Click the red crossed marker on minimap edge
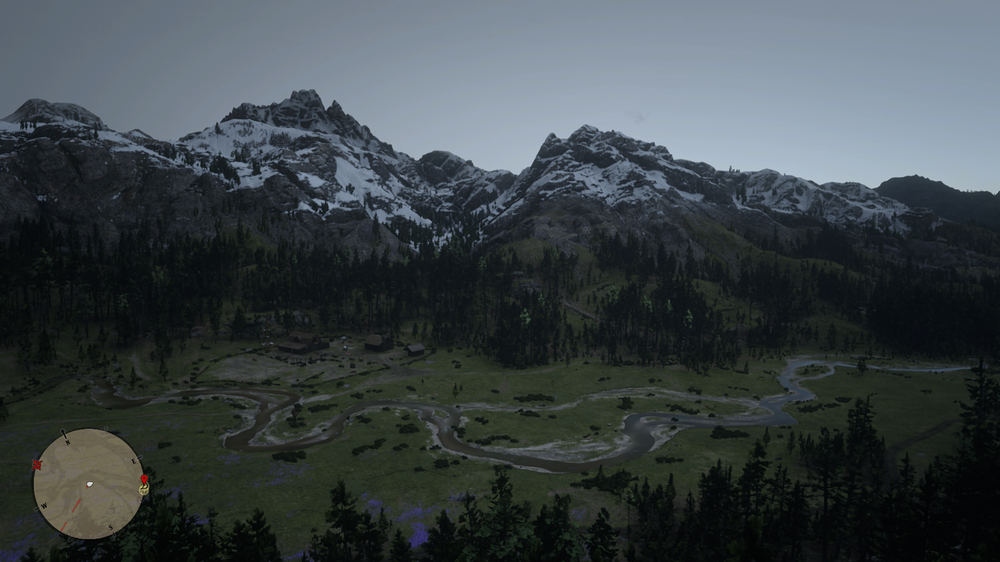This screenshot has height=562, width=1000. 37,465
